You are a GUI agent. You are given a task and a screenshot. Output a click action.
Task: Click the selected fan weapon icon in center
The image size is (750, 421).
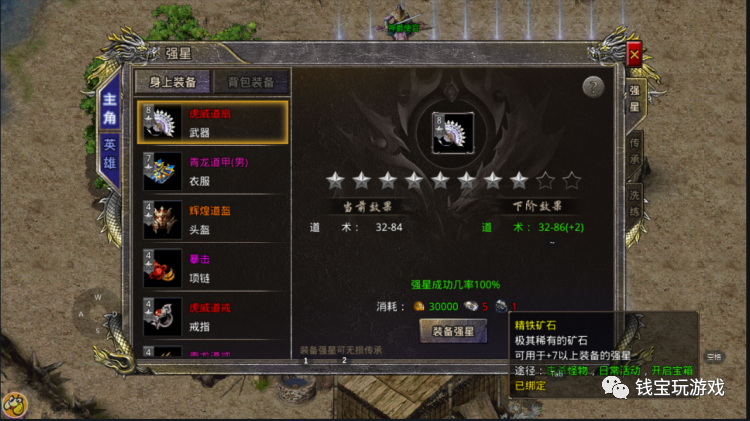(x=452, y=133)
